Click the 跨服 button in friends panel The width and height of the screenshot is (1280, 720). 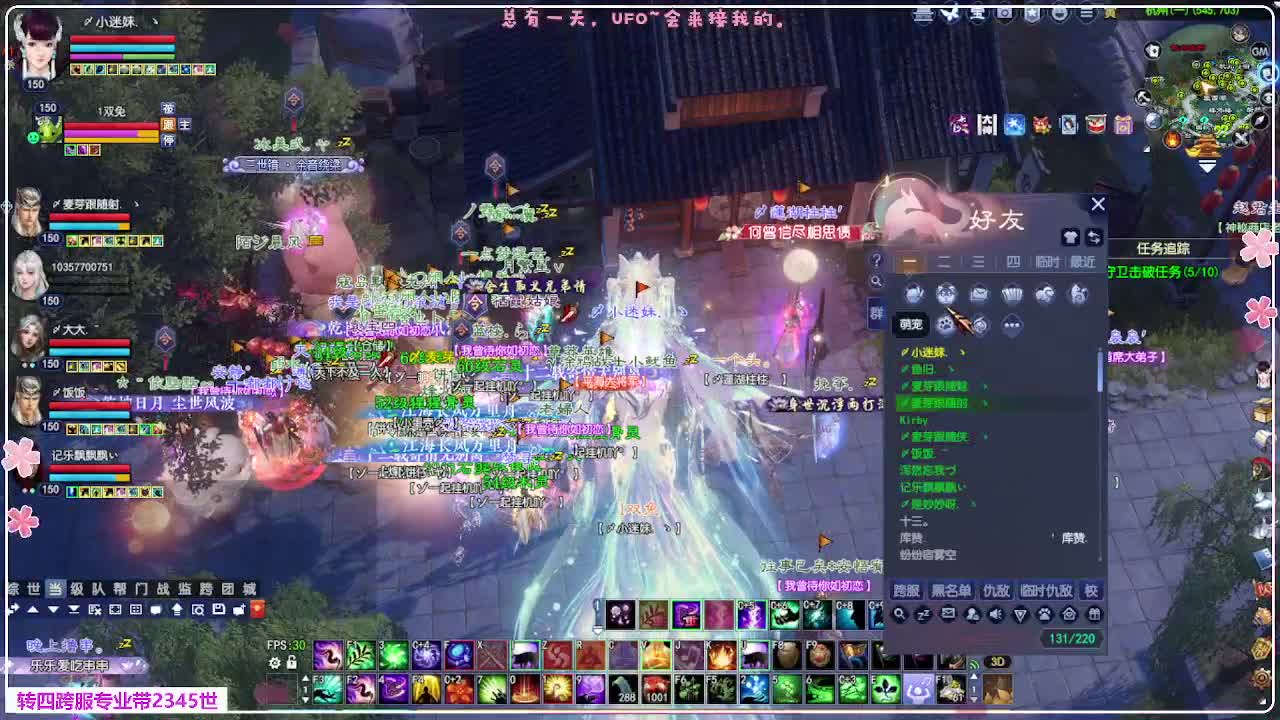[907, 590]
